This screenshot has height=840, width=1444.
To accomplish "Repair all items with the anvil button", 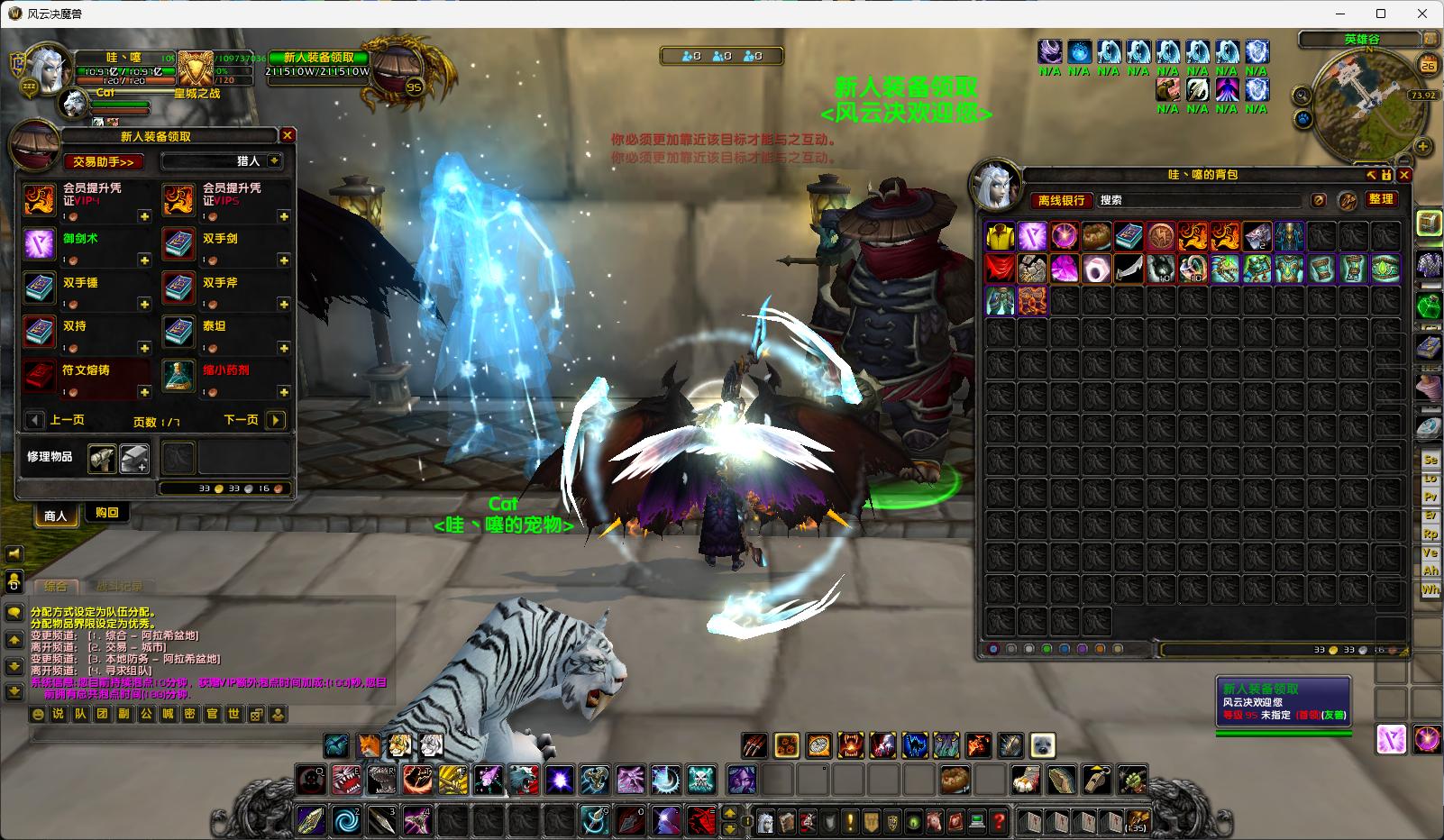I will pos(134,458).
